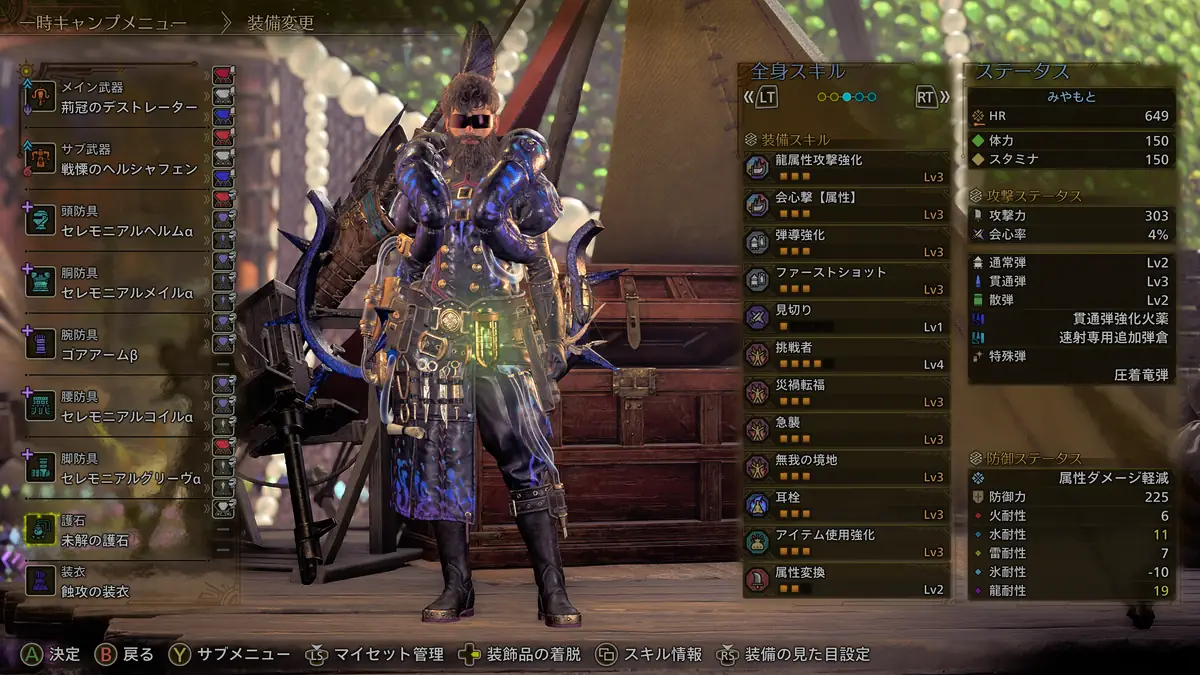Show 龍属性攻撃強化 skill details
1200x675 pixels.
coord(846,167)
